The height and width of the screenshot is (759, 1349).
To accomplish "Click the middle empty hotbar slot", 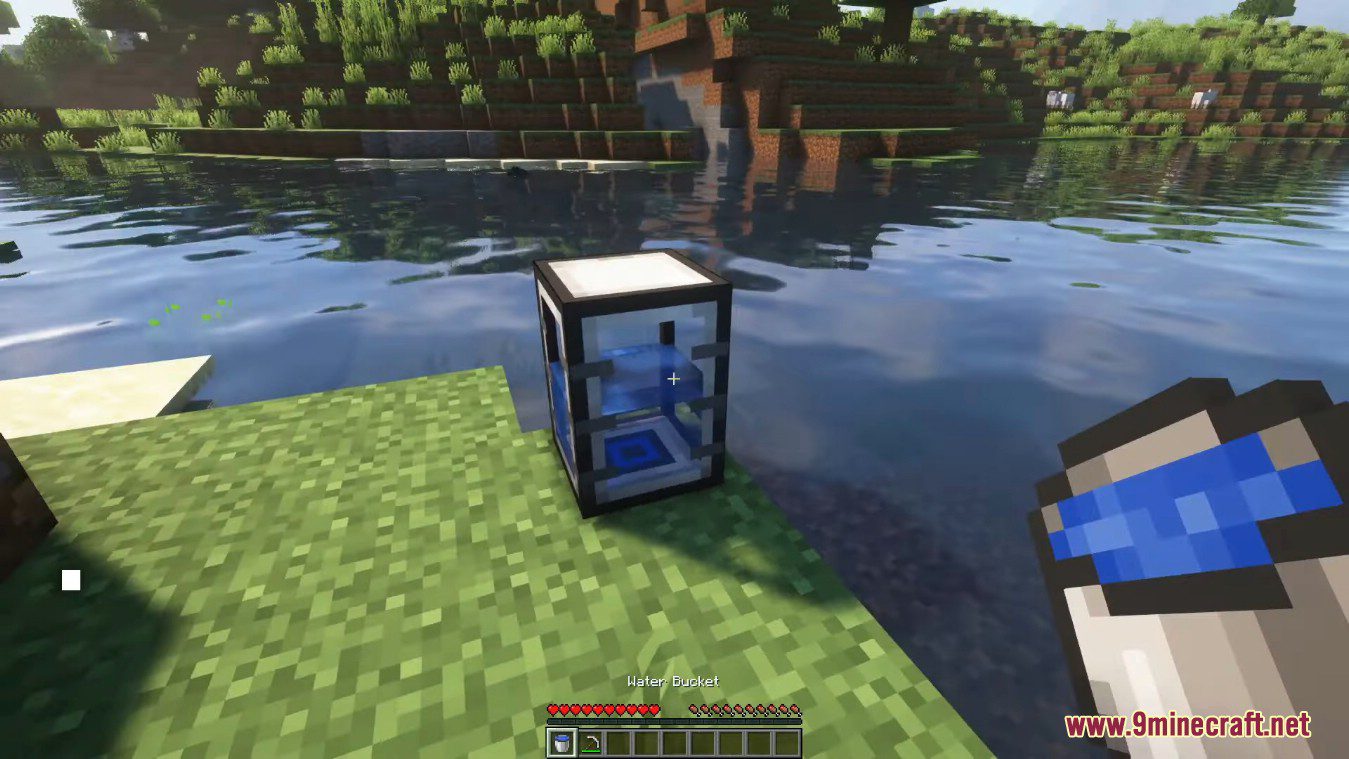I will pyautogui.click(x=673, y=742).
